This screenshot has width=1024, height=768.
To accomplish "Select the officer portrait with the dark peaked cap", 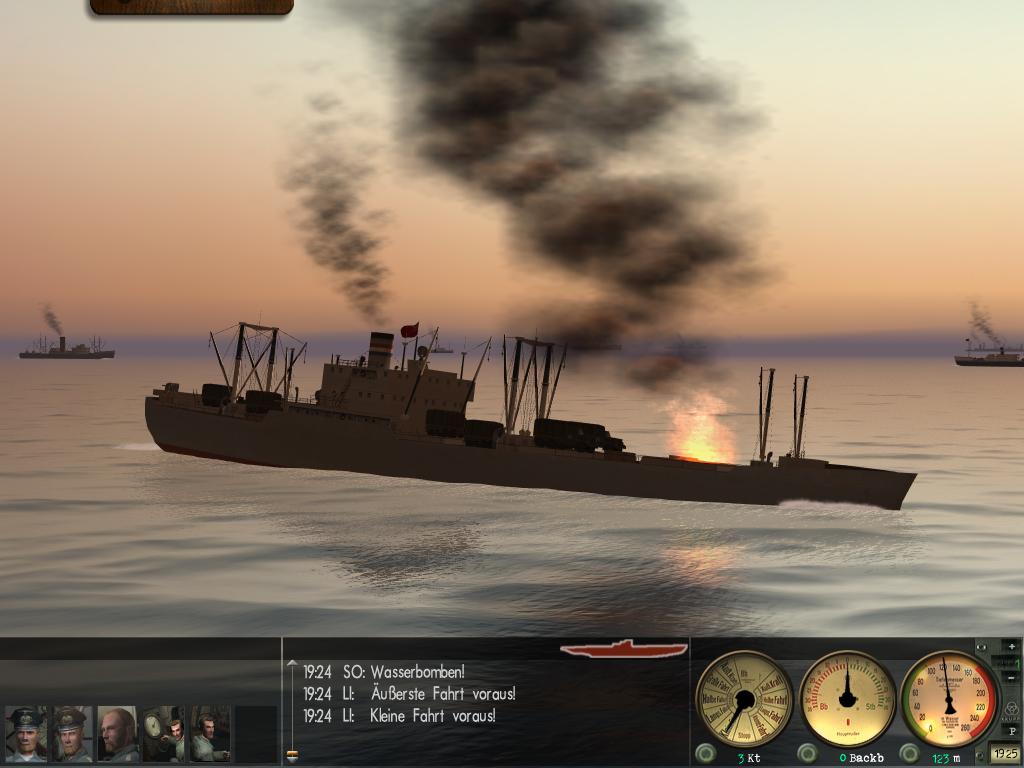I will pos(25,734).
